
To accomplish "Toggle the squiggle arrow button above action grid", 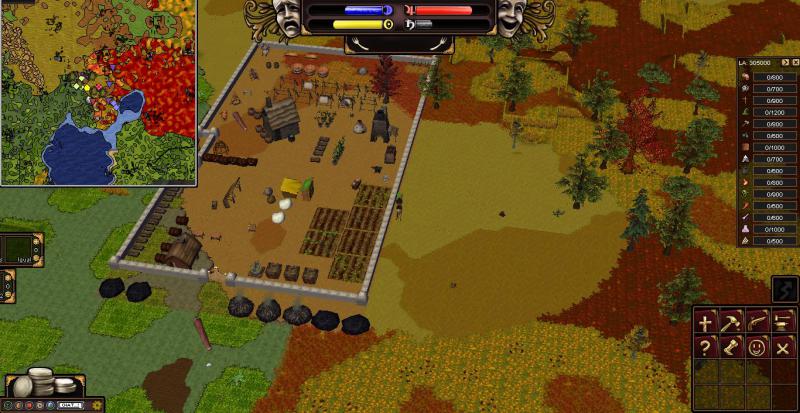I will click(785, 290).
